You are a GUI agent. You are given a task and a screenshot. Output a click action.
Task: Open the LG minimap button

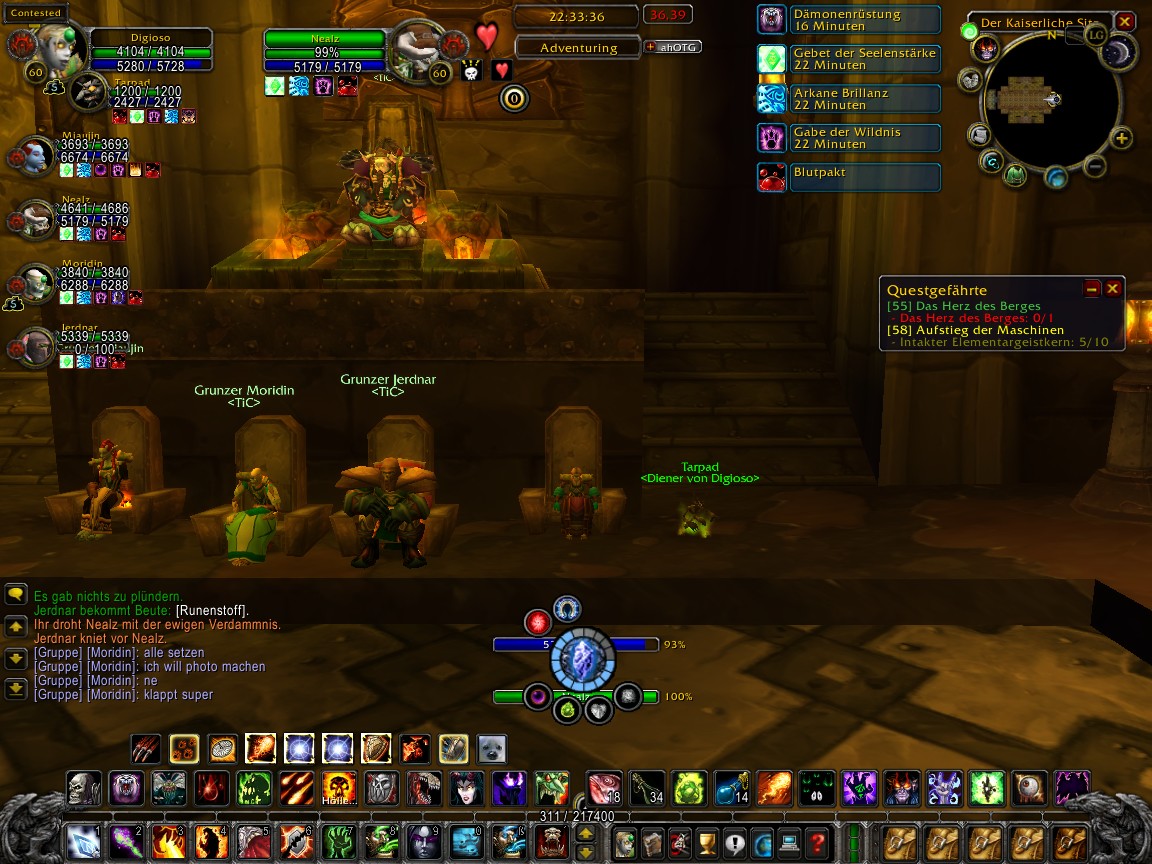(x=1096, y=34)
